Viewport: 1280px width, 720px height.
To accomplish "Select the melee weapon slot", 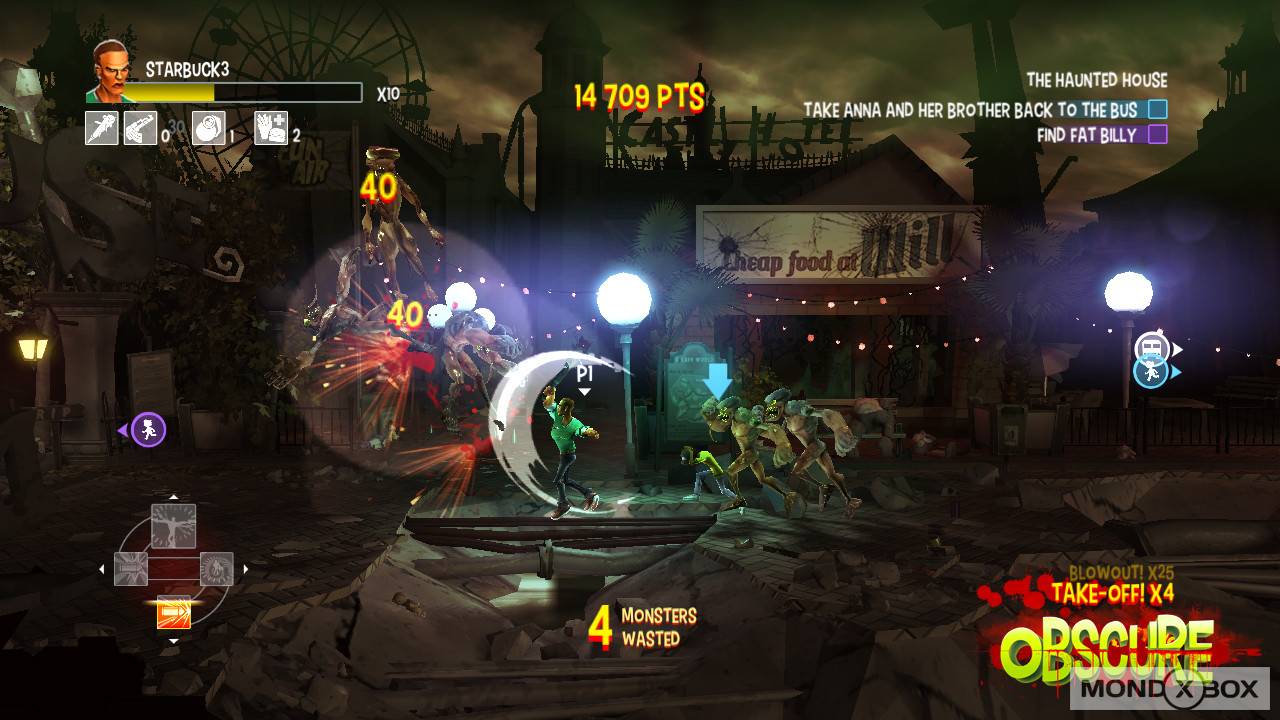I will pyautogui.click(x=102, y=128).
